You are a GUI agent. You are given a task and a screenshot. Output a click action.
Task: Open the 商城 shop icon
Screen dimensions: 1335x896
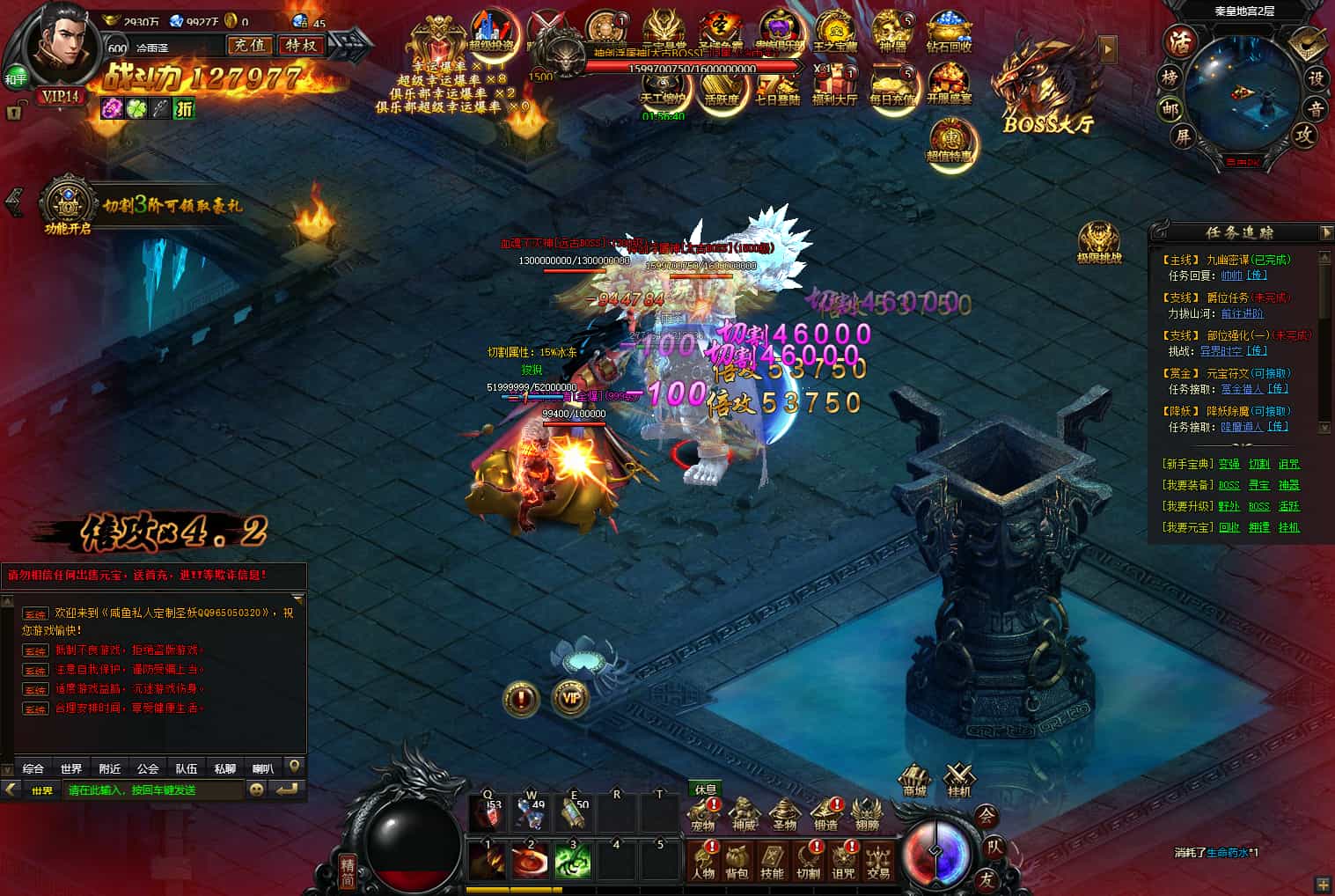915,779
